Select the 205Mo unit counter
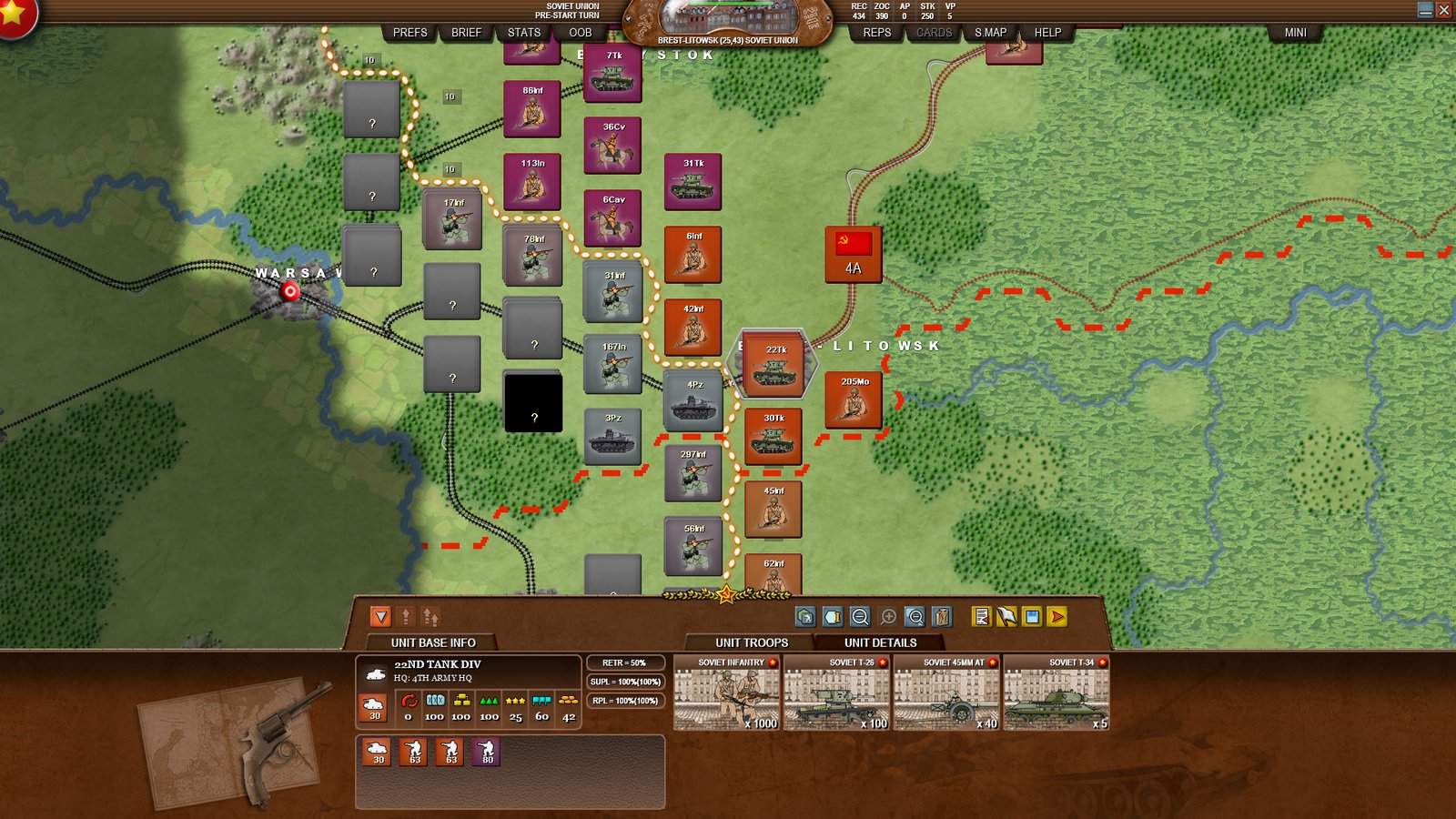The height and width of the screenshot is (819, 1456). click(x=854, y=399)
